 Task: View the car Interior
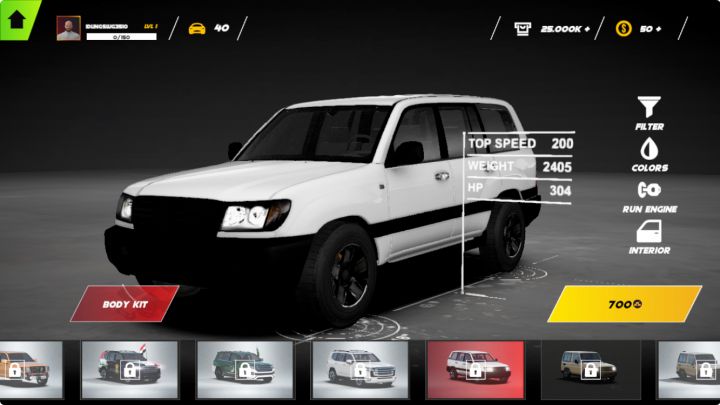pyautogui.click(x=649, y=237)
